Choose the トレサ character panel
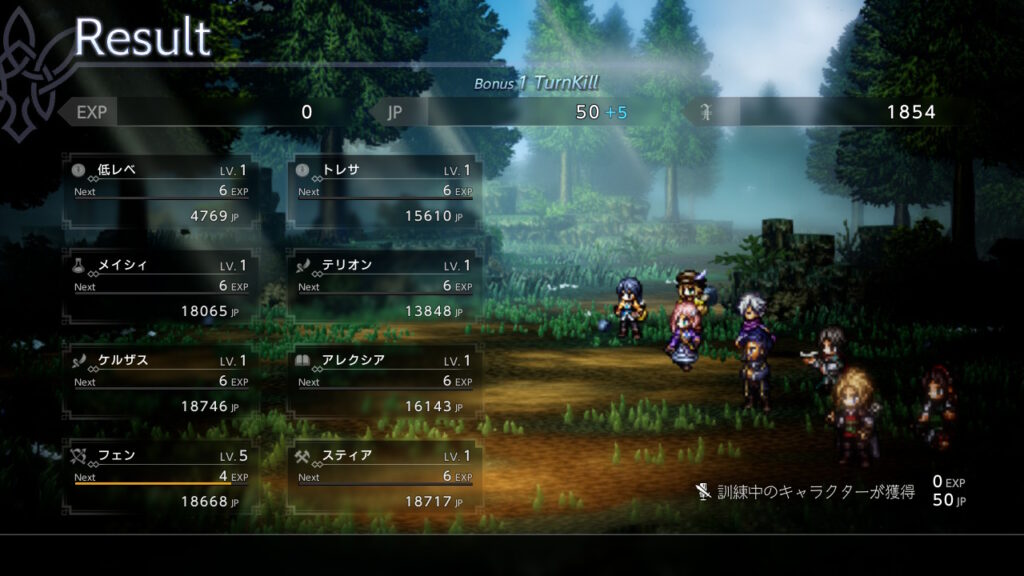The image size is (1024, 576). coord(385,192)
